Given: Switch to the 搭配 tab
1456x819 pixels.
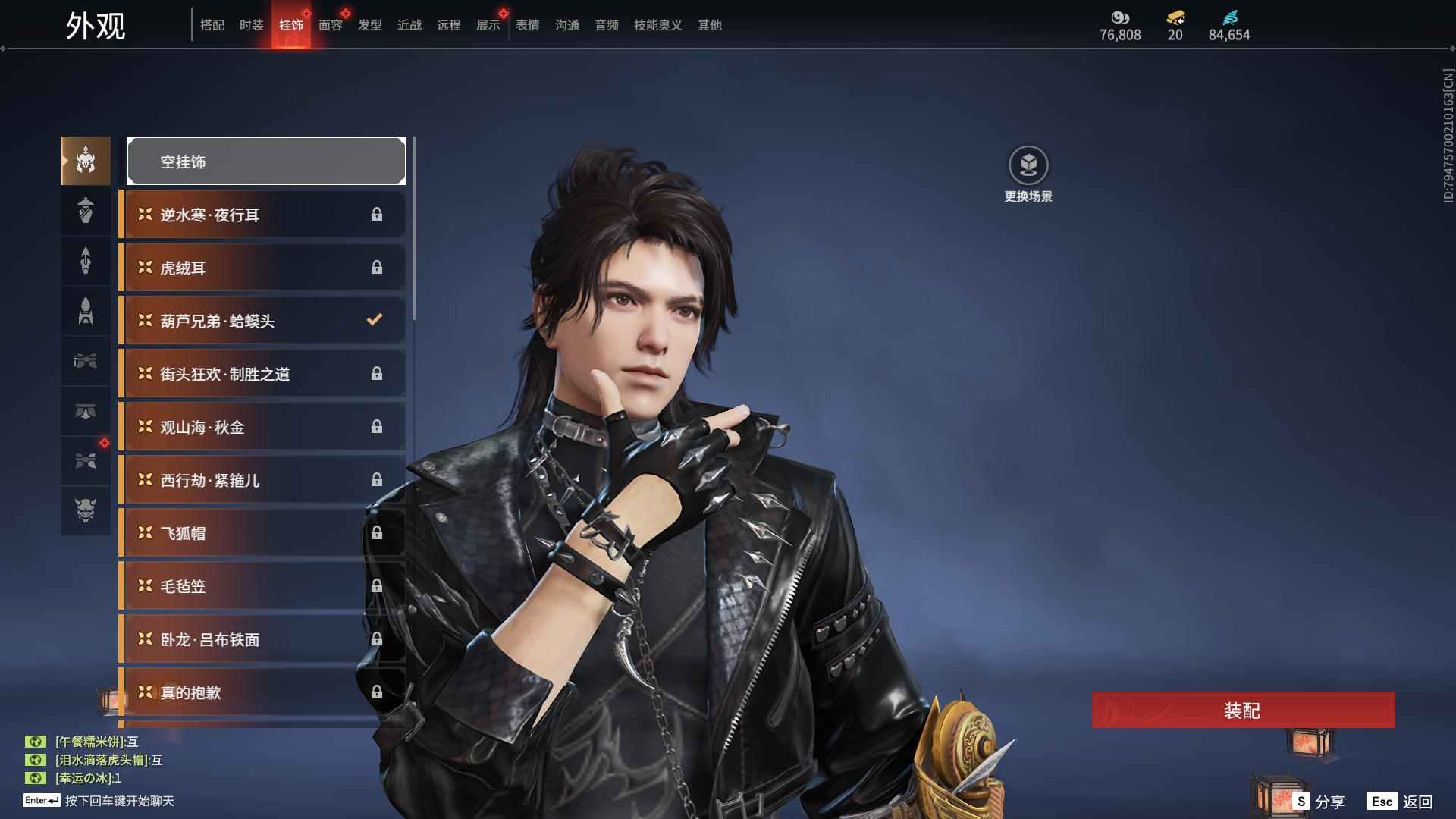Looking at the screenshot, I should click(x=212, y=25).
